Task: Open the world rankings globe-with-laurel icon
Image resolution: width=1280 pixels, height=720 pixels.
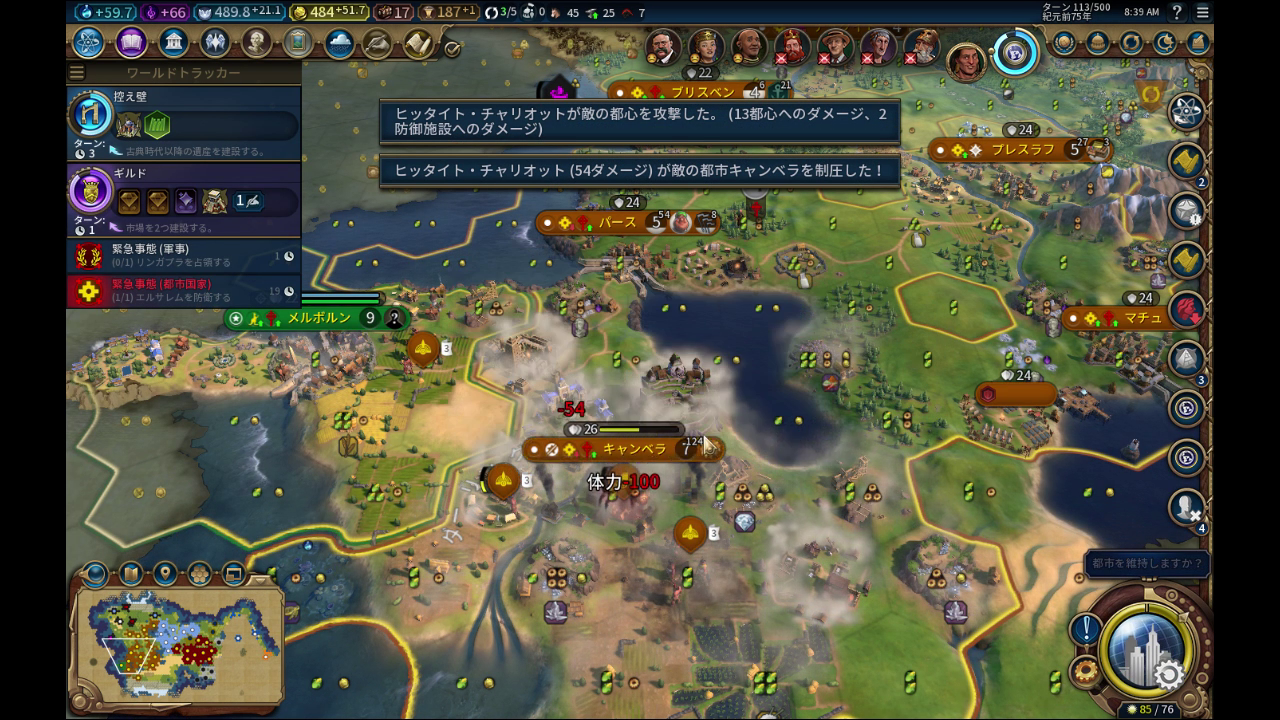Action: tap(1065, 43)
